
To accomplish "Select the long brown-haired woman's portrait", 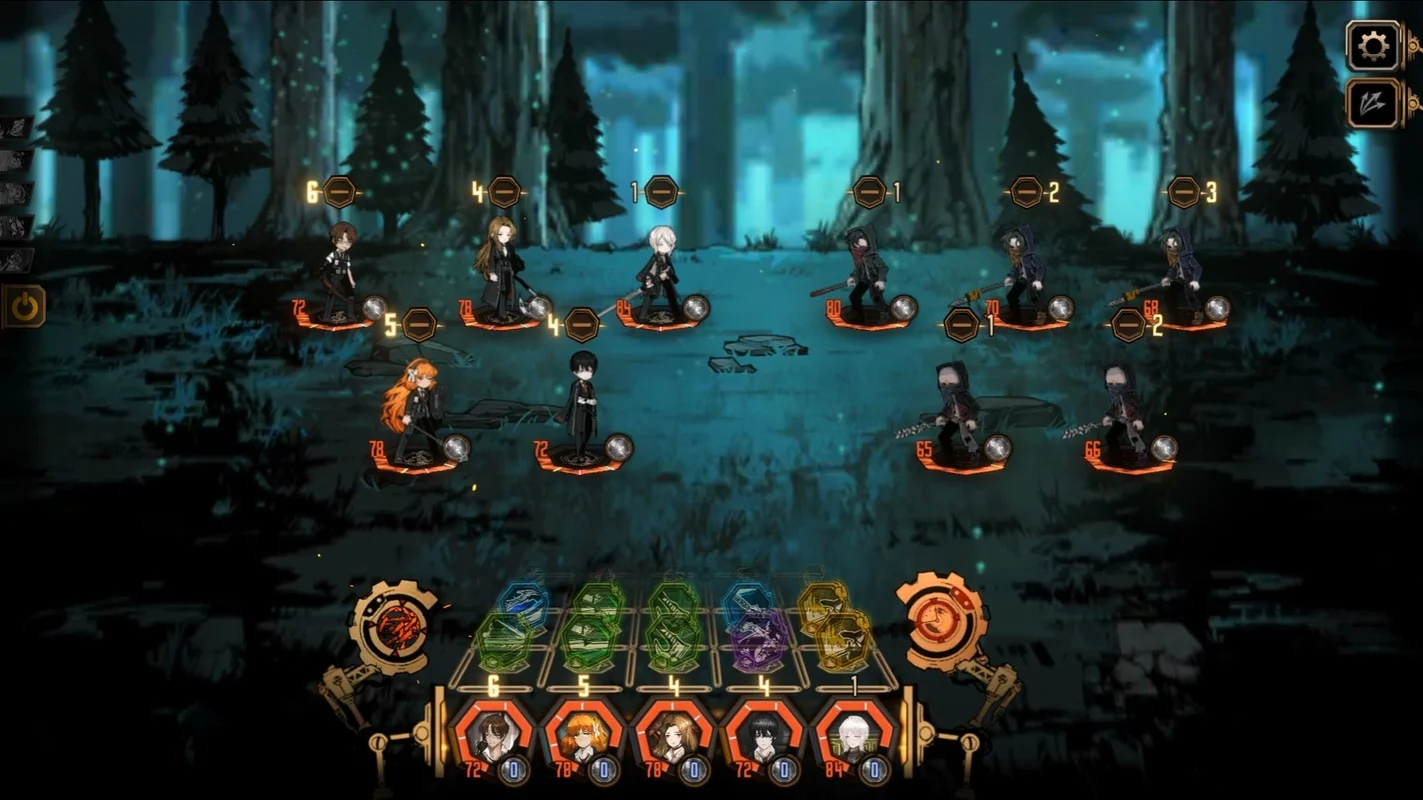I will coord(673,737).
